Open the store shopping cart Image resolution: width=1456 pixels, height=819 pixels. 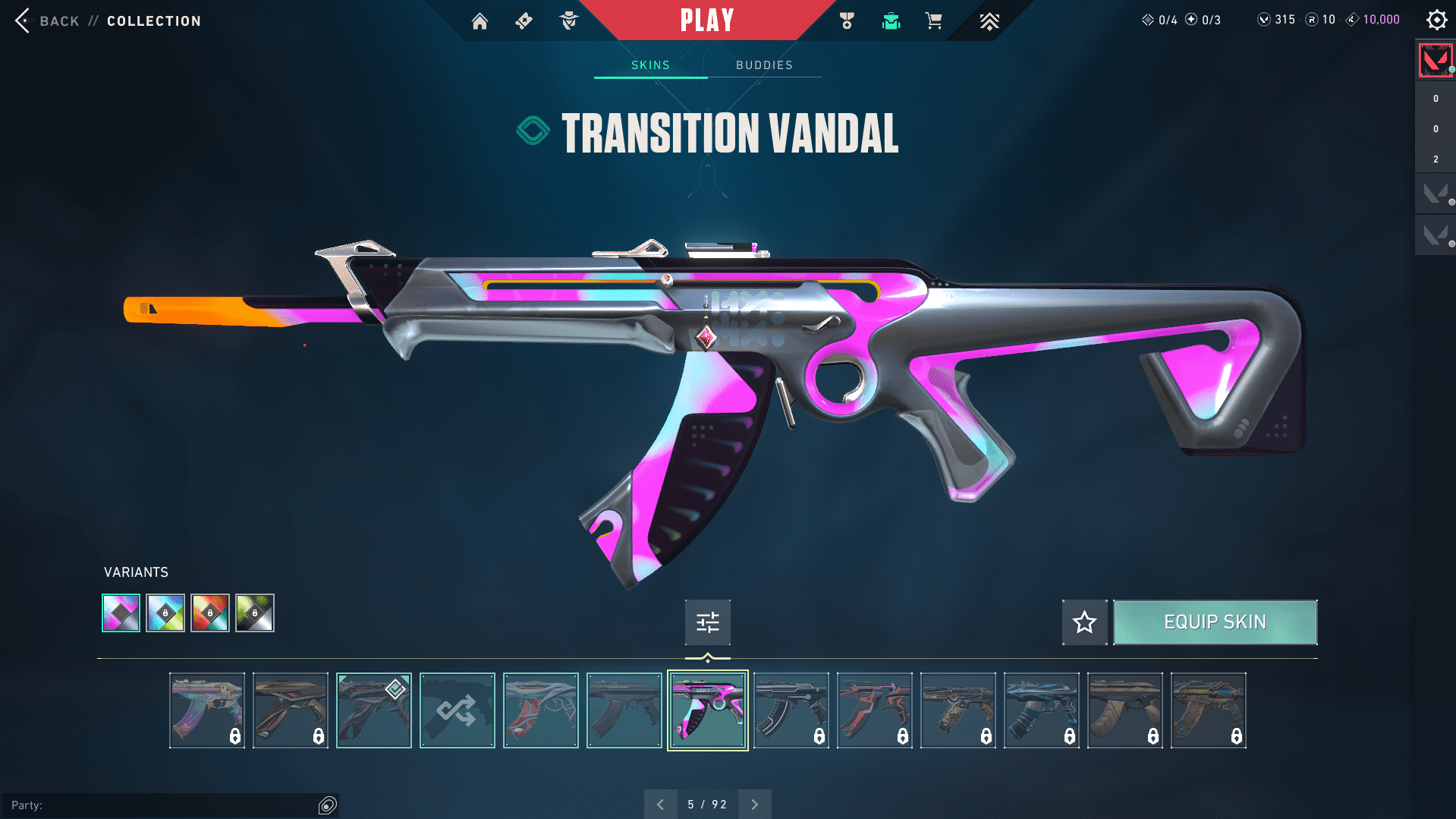(x=933, y=20)
